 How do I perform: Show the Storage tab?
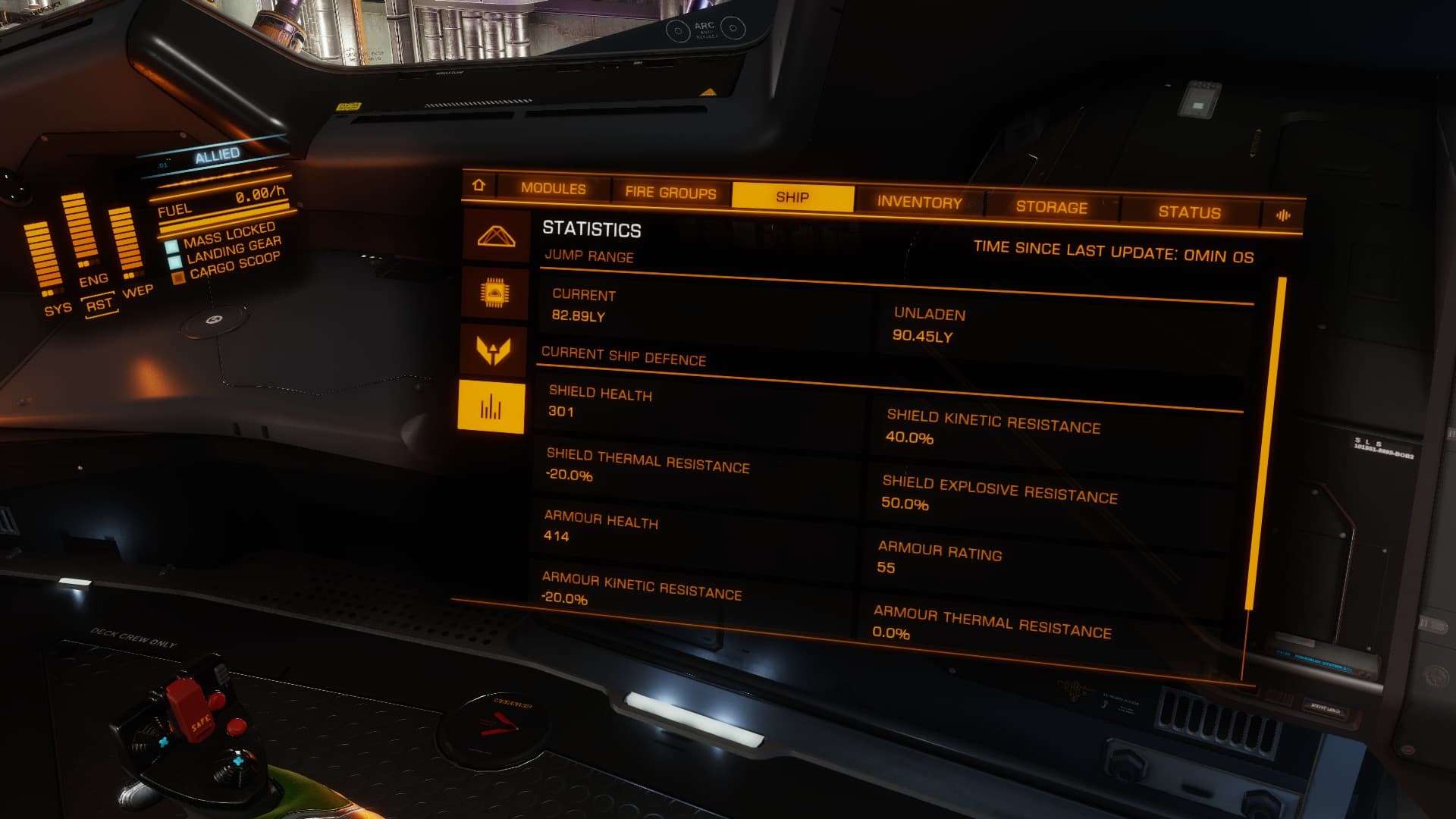click(x=1051, y=207)
